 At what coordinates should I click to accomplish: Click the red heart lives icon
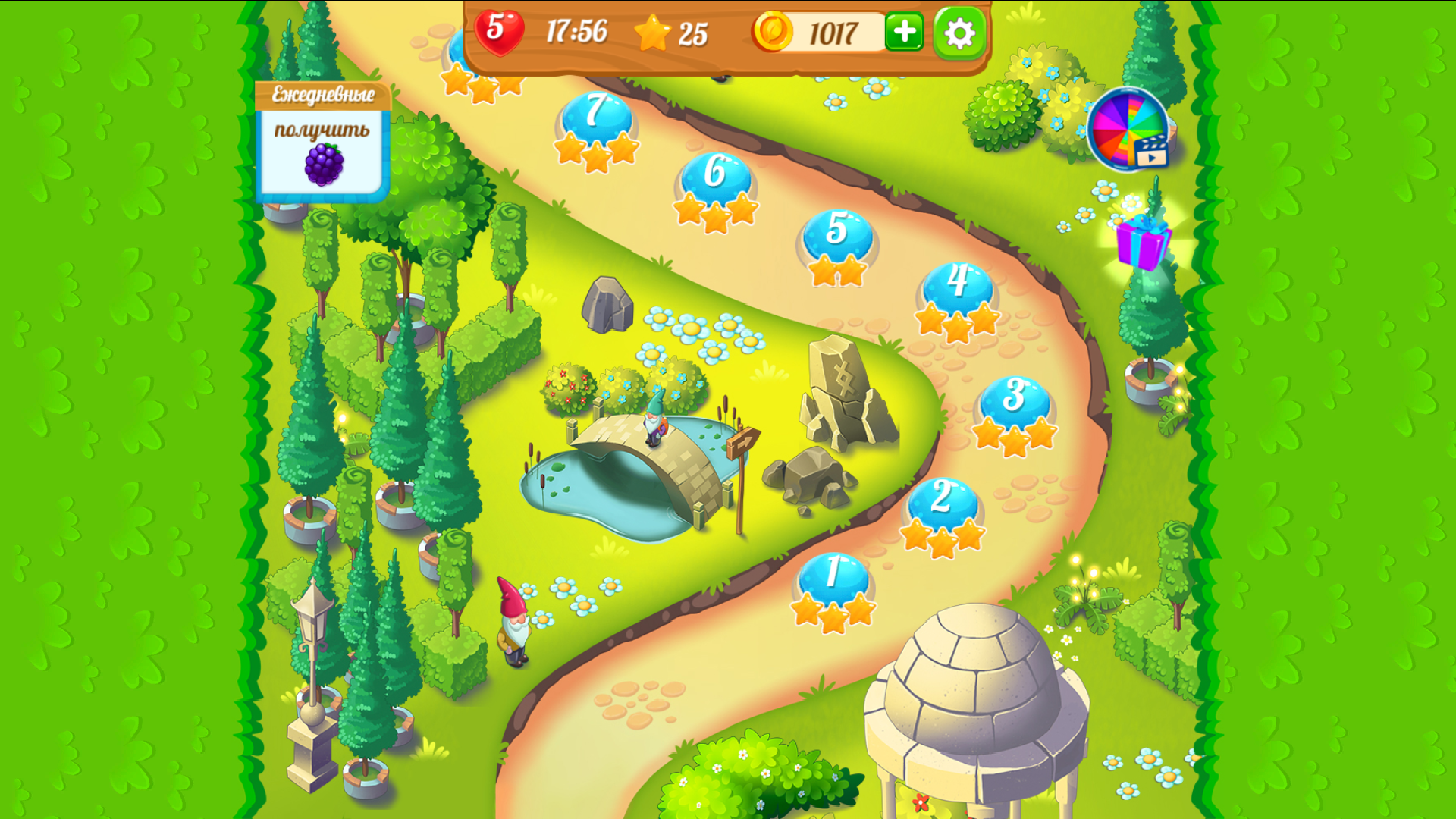[500, 32]
